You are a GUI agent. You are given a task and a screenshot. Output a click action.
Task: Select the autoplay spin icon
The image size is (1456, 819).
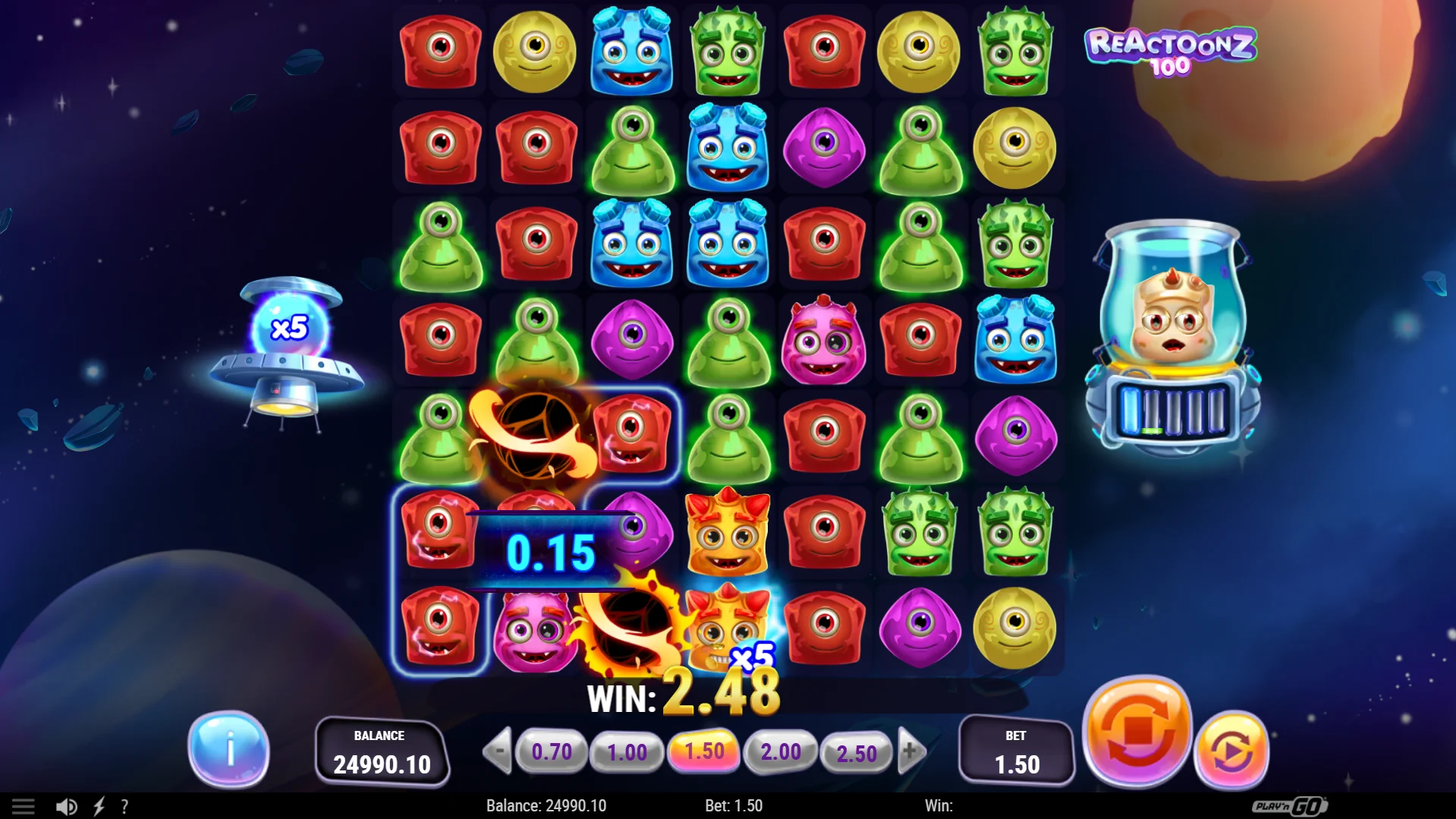pyautogui.click(x=1233, y=748)
